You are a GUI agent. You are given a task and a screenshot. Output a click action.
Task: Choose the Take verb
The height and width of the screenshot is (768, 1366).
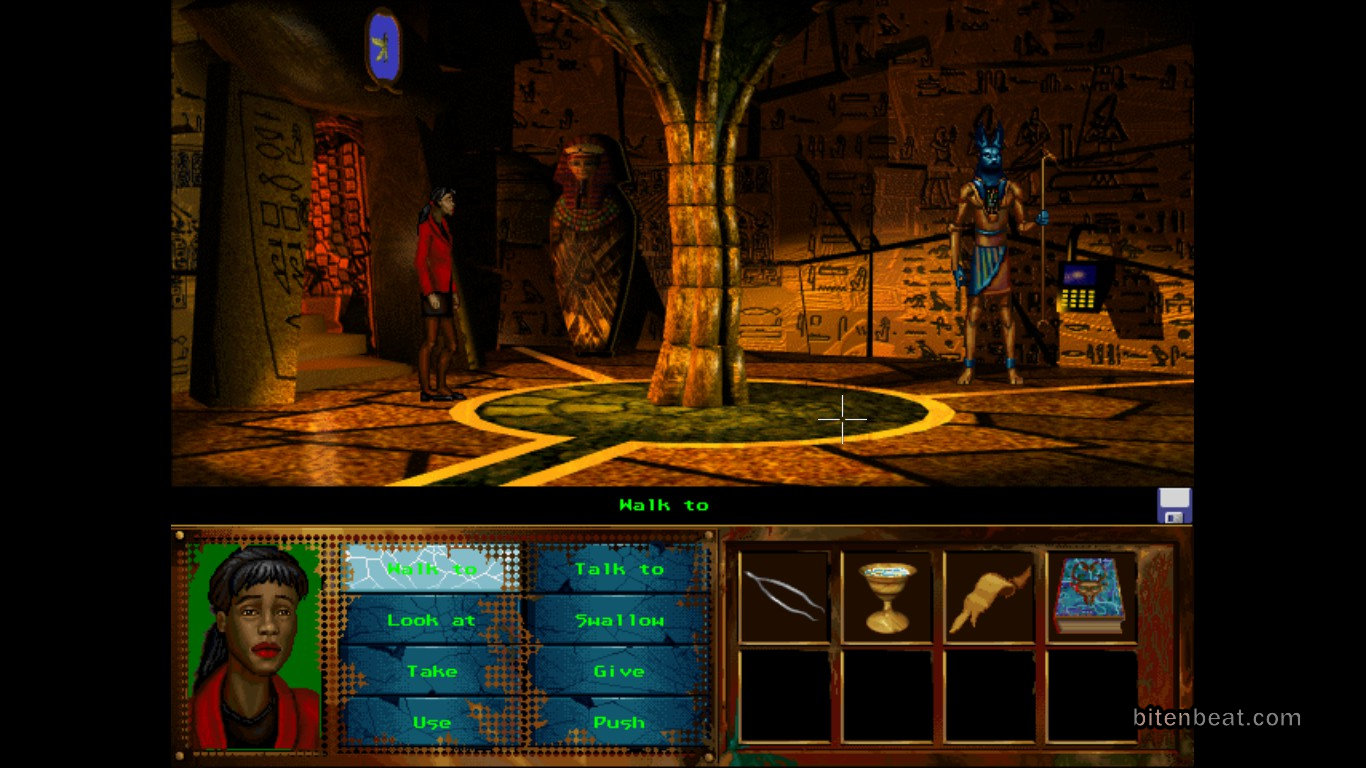tap(432, 671)
